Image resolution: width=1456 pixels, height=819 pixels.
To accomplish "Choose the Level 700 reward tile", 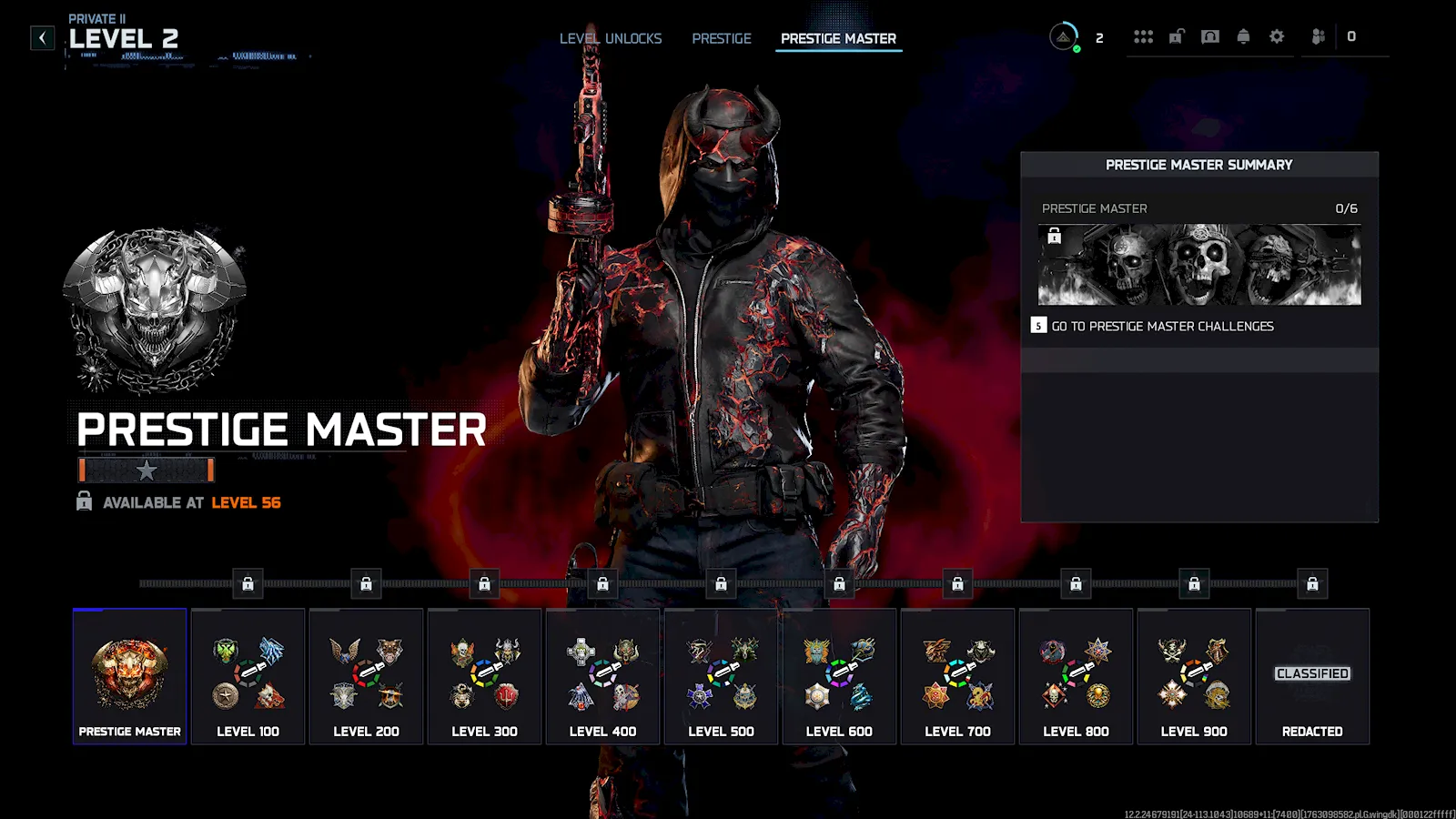I will 957,676.
